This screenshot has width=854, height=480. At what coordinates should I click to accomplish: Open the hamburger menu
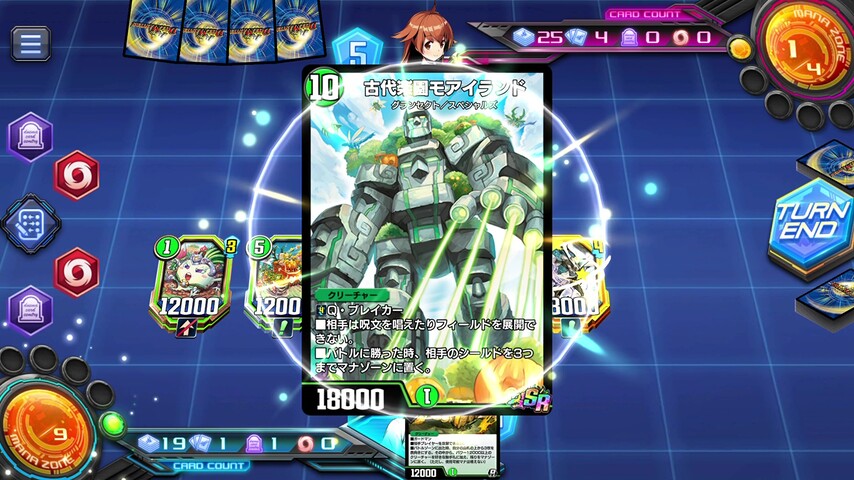(x=31, y=43)
